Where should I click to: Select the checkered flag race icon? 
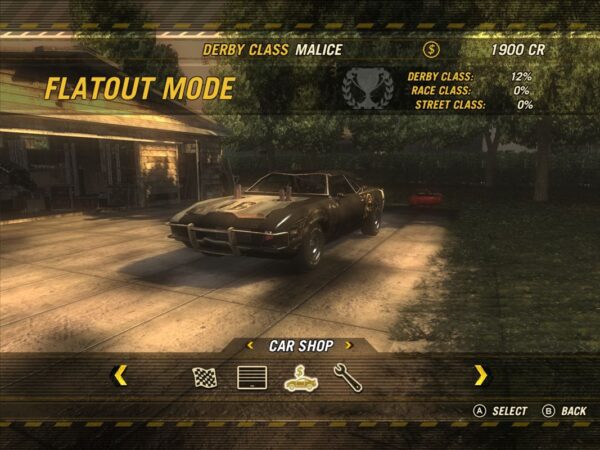206,377
